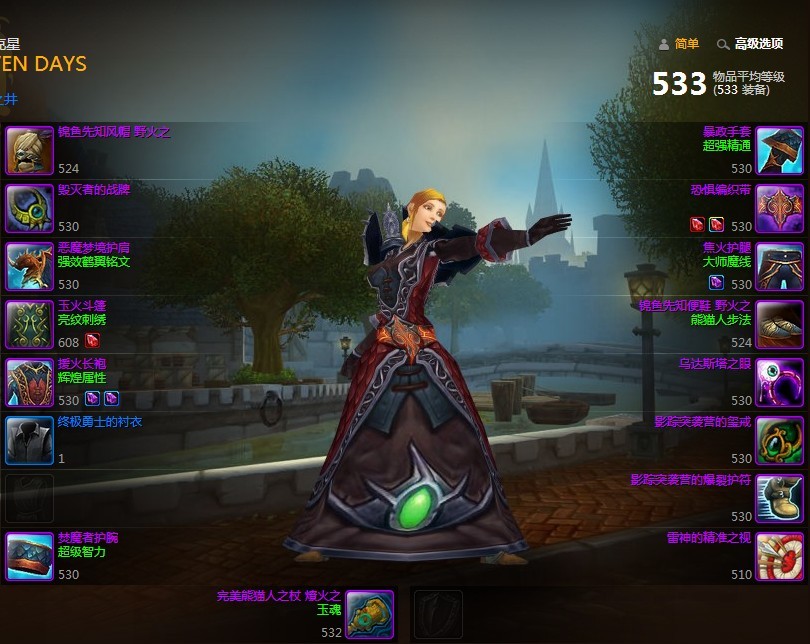Click the 毁灭者的战牌 necklace icon
The width and height of the screenshot is (810, 644).
[30, 208]
